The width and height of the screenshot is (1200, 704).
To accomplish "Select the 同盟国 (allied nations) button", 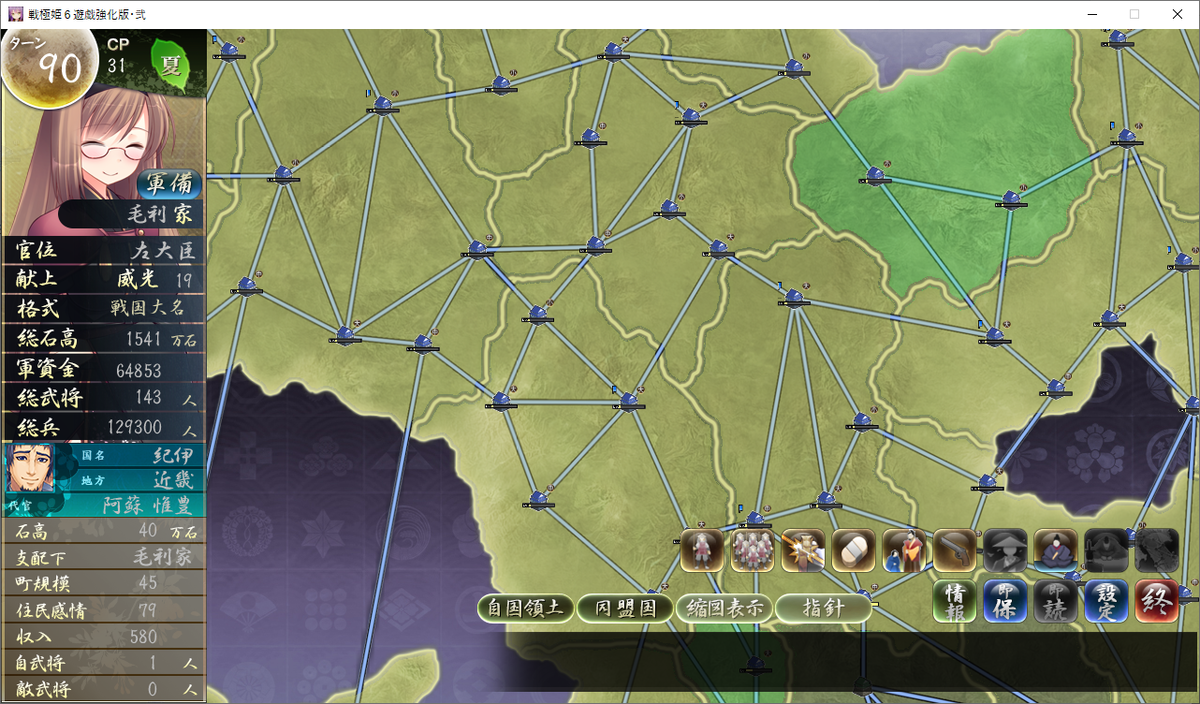I will pyautogui.click(x=625, y=608).
